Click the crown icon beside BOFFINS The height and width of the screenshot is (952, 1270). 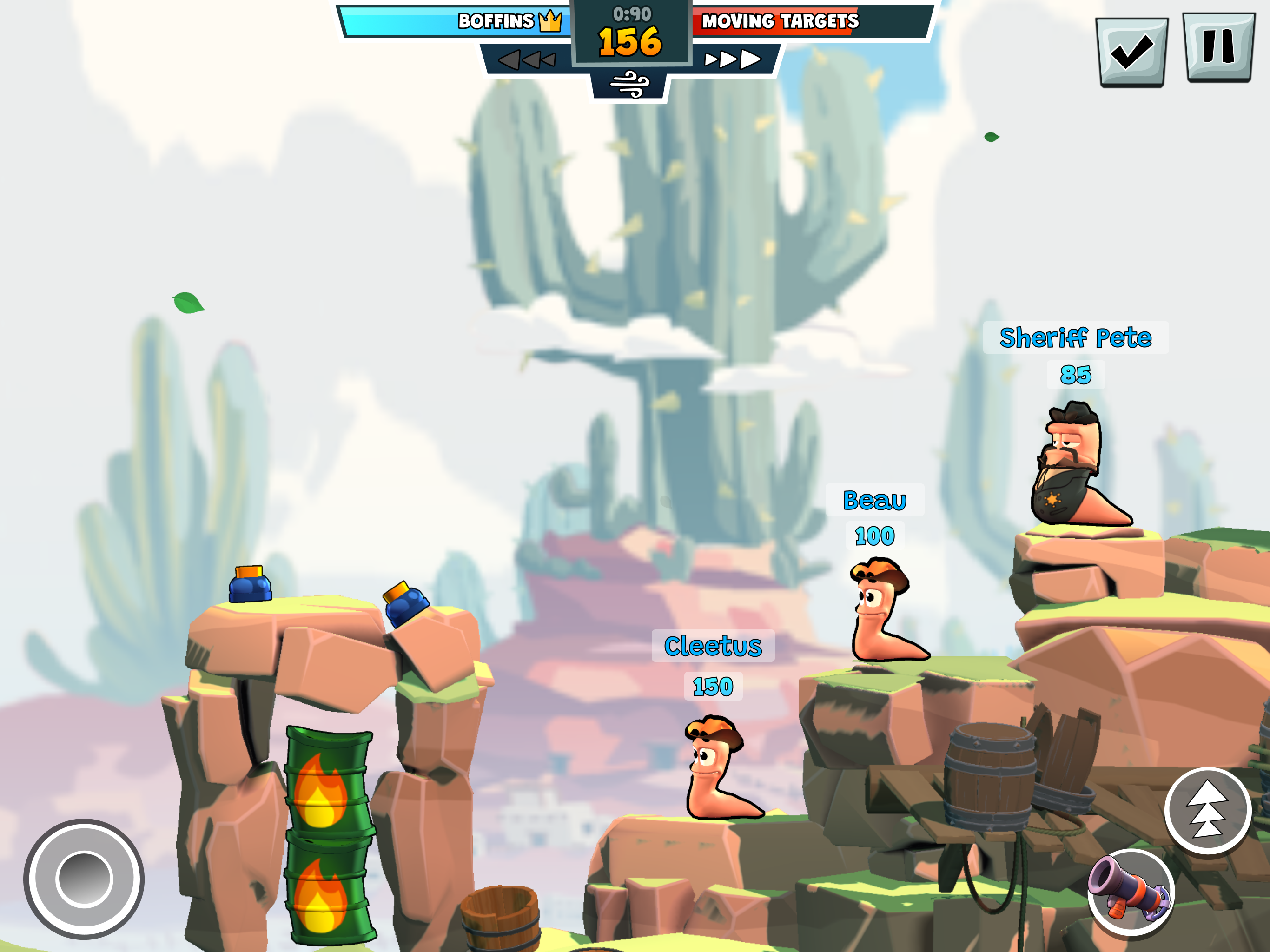pyautogui.click(x=549, y=22)
